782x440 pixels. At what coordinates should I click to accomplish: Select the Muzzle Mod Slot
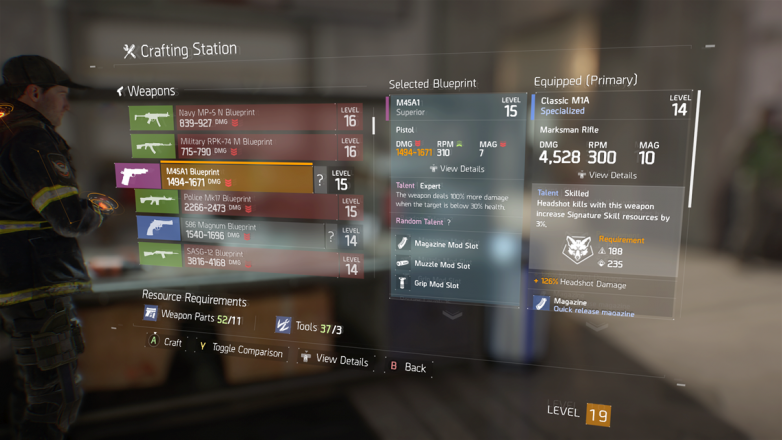pos(442,265)
